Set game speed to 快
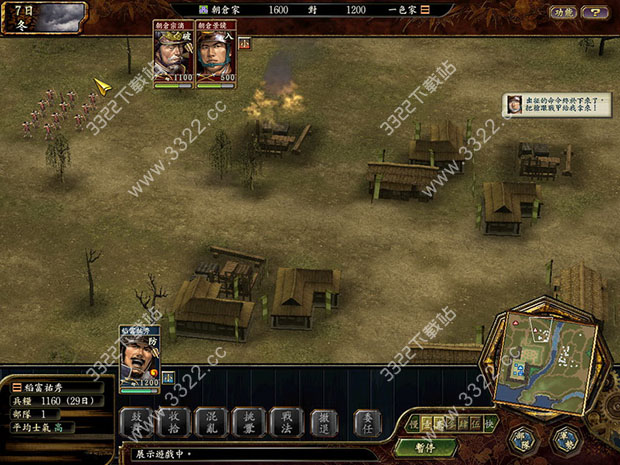Viewport: 620px width, 465px height. (489, 423)
